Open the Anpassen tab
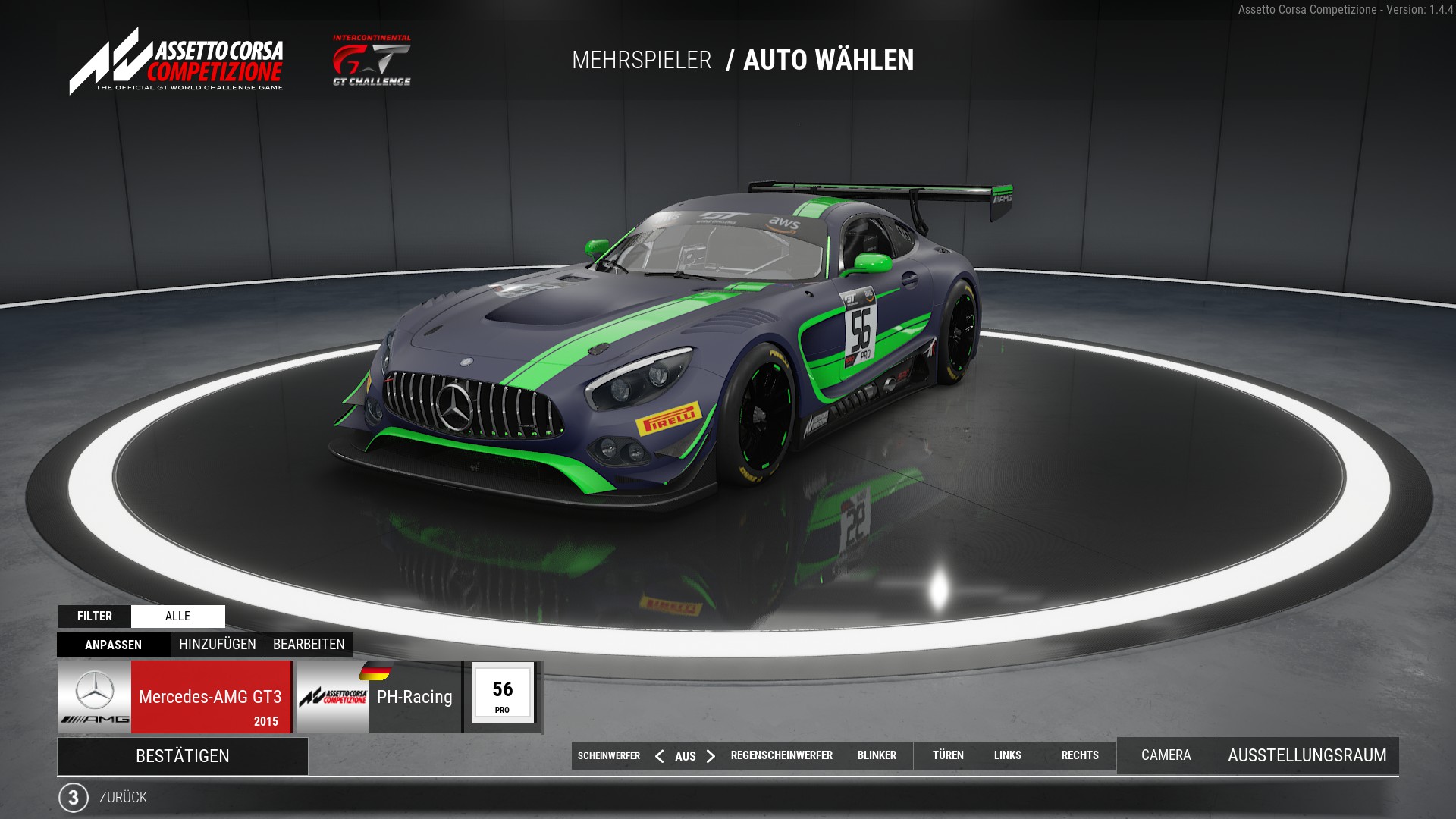The height and width of the screenshot is (819, 1456). click(113, 645)
